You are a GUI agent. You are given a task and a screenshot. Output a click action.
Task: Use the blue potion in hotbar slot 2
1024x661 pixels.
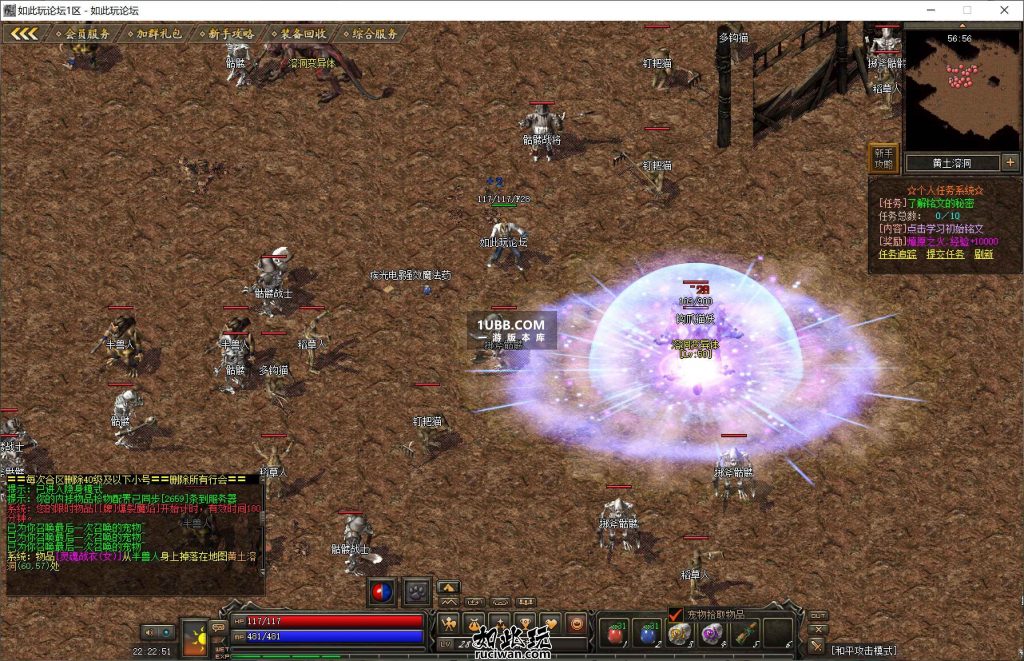coord(648,633)
